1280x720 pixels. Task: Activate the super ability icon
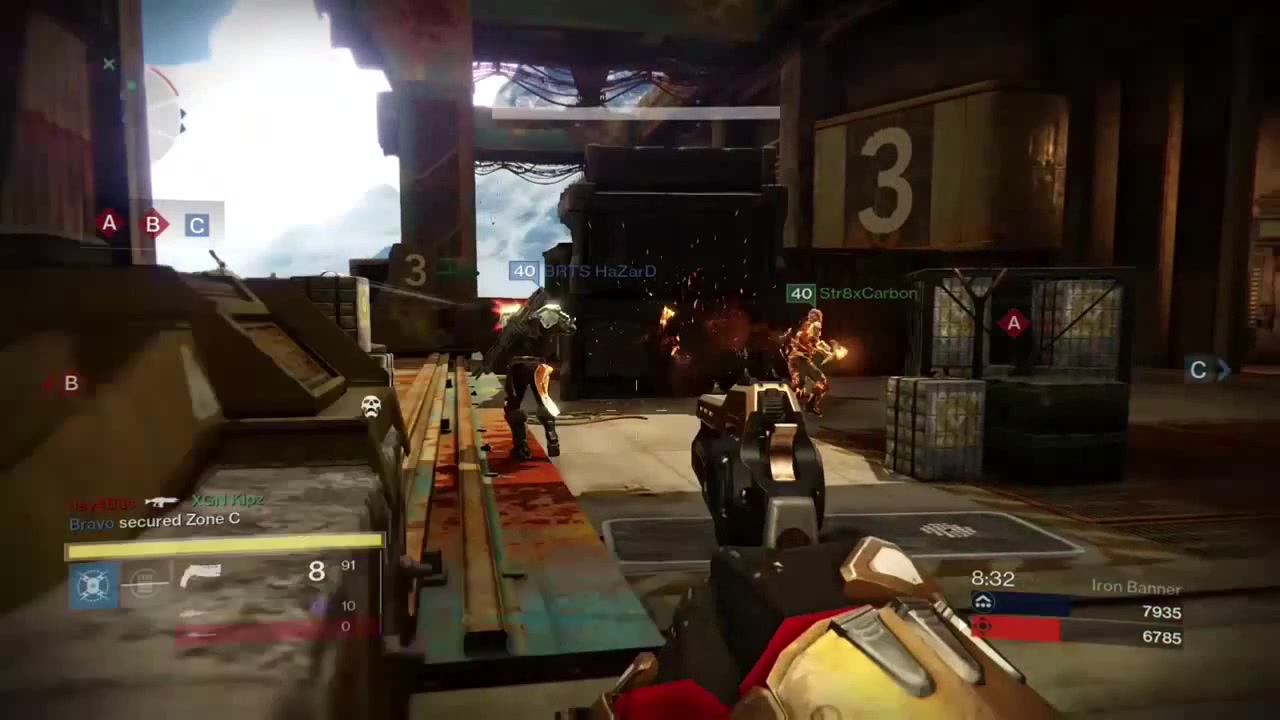point(93,584)
